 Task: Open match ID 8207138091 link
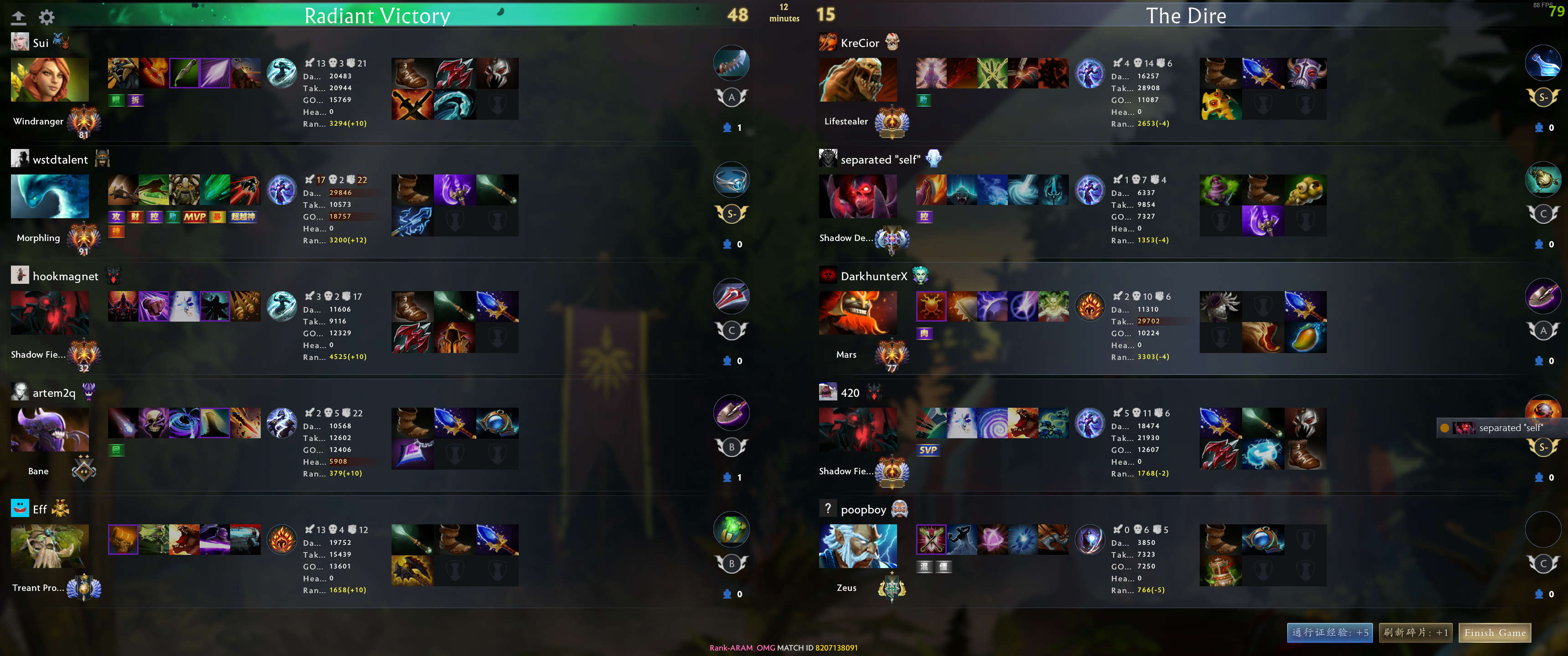point(836,648)
